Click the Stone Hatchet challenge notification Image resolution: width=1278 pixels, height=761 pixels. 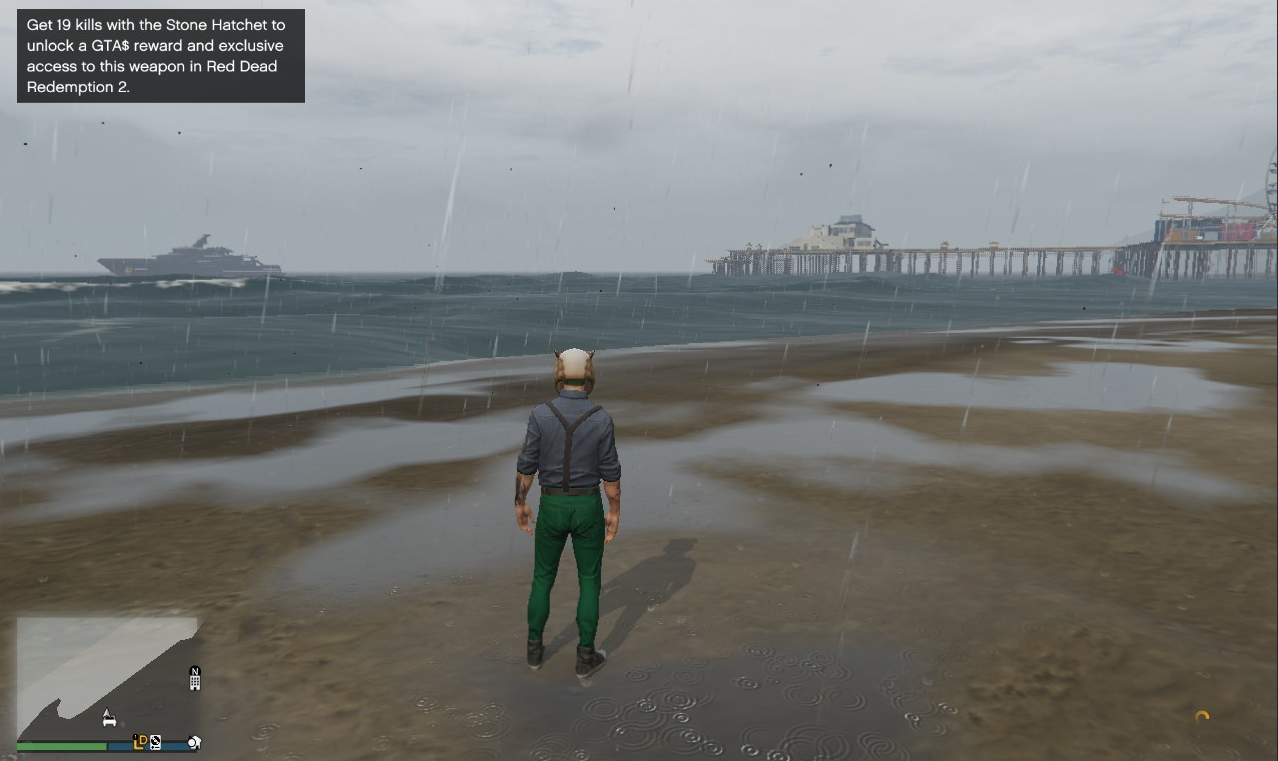pos(161,56)
